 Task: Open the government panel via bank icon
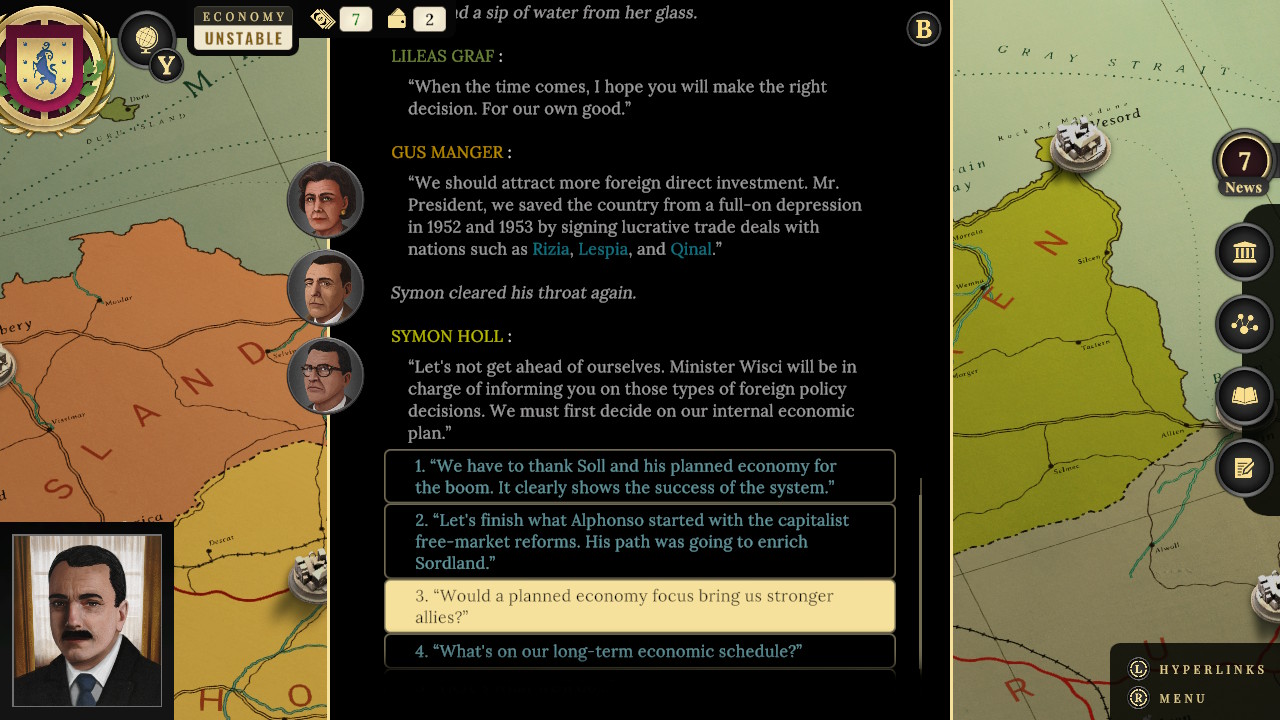pyautogui.click(x=1244, y=251)
